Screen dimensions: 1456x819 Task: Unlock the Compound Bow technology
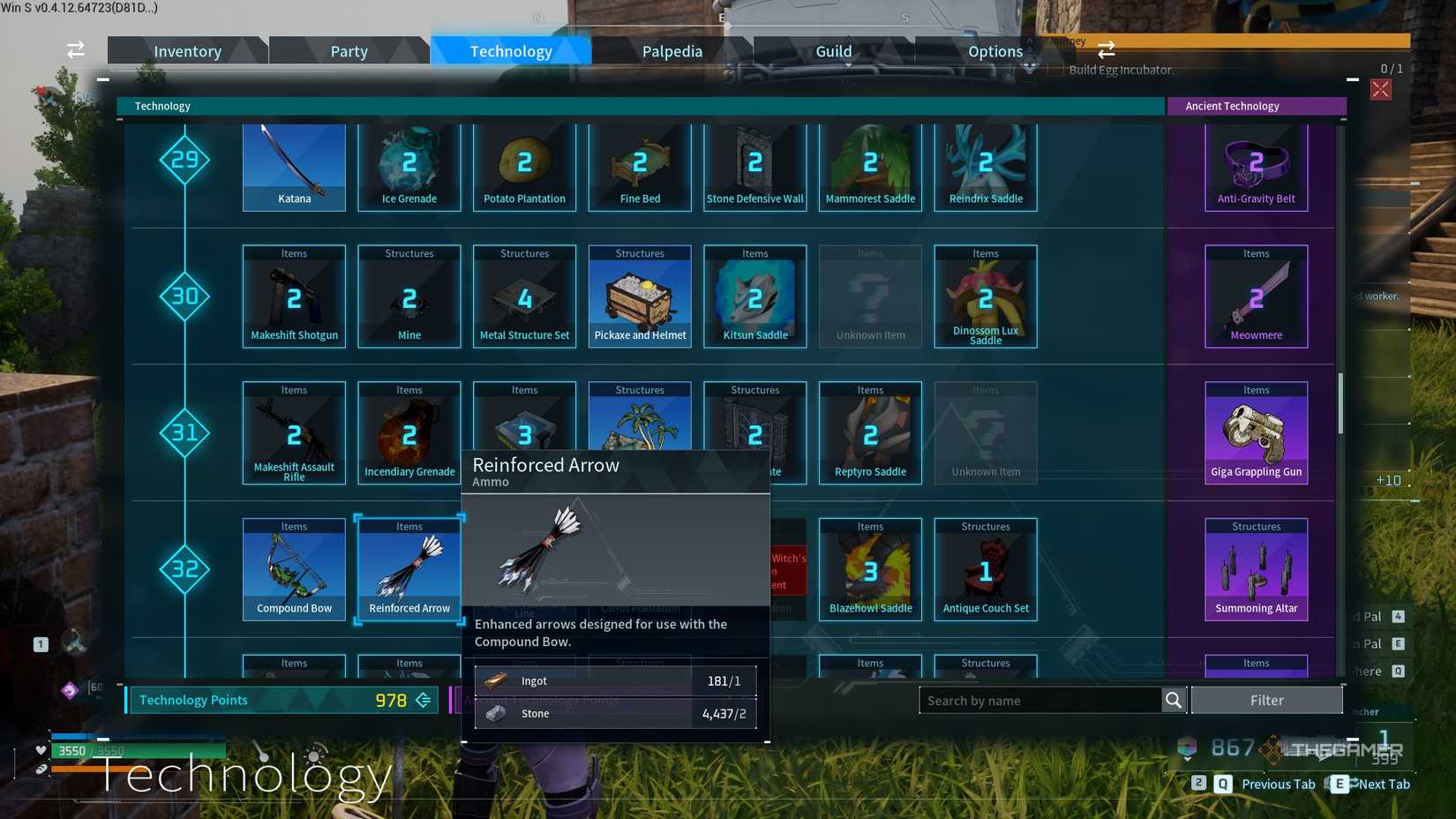point(293,569)
